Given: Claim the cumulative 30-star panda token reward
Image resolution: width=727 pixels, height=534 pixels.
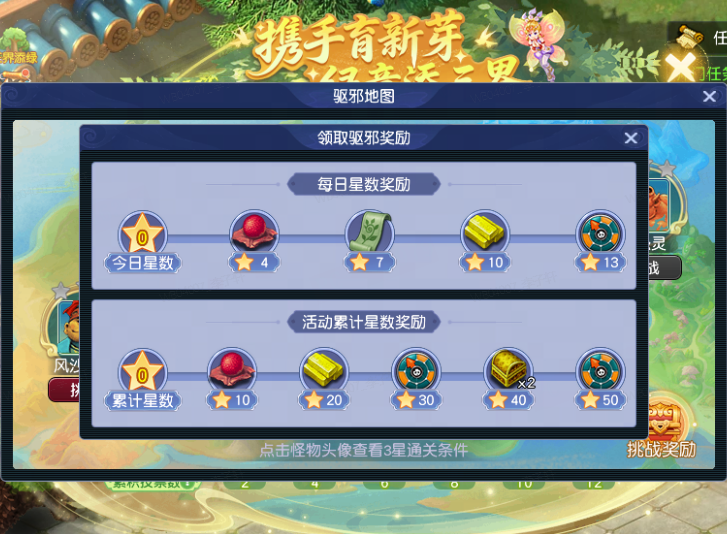Looking at the screenshot, I should coord(416,372).
